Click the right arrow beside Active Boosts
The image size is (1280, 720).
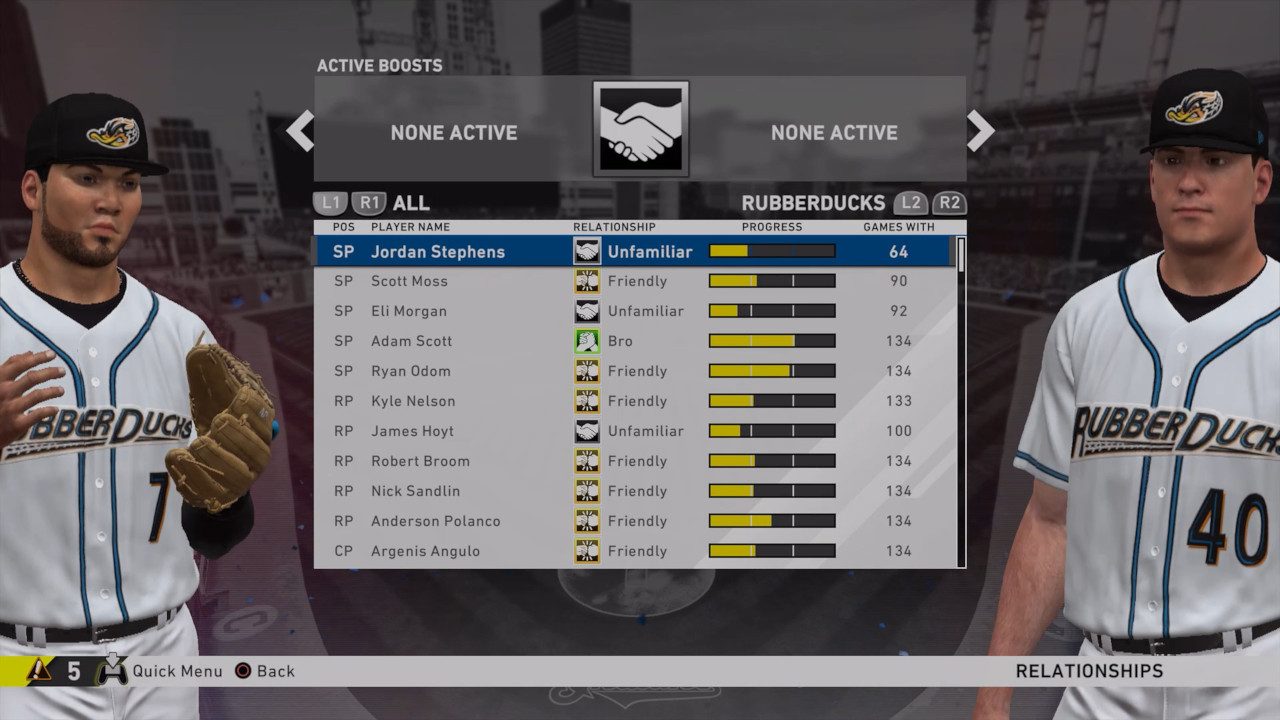click(980, 131)
